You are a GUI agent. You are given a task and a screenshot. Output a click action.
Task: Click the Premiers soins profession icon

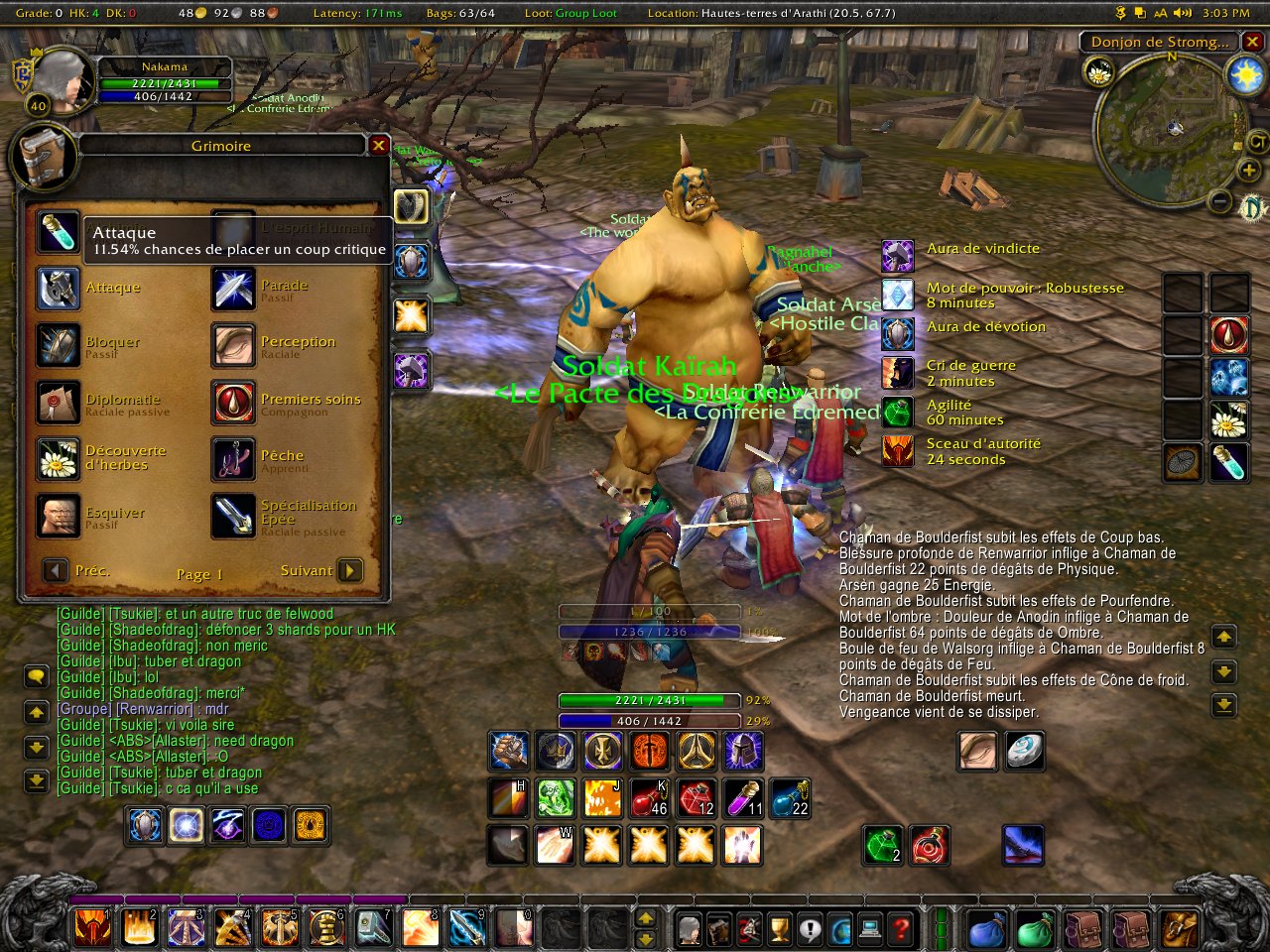[x=234, y=403]
